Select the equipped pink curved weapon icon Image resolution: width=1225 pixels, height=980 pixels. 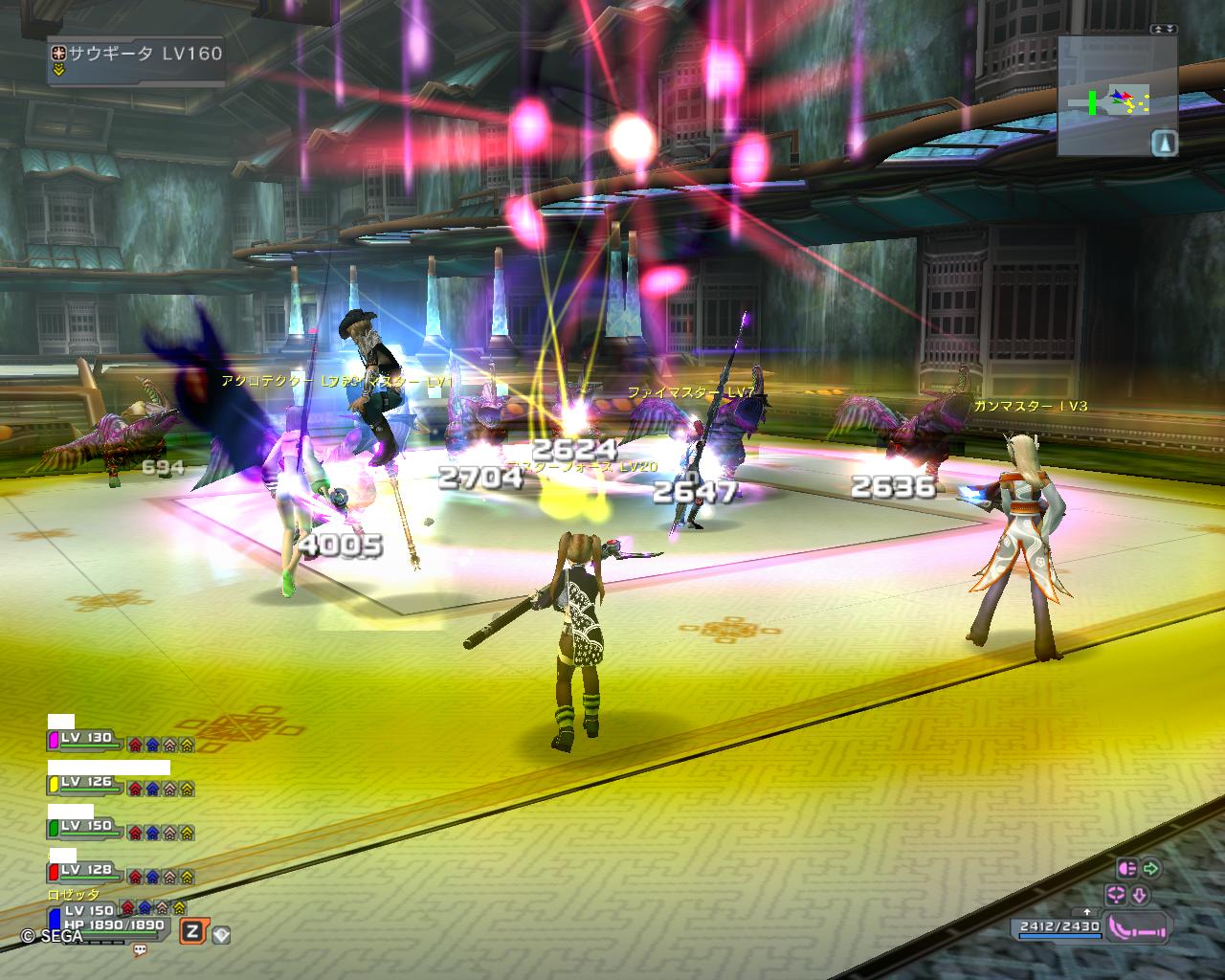pos(1139,927)
